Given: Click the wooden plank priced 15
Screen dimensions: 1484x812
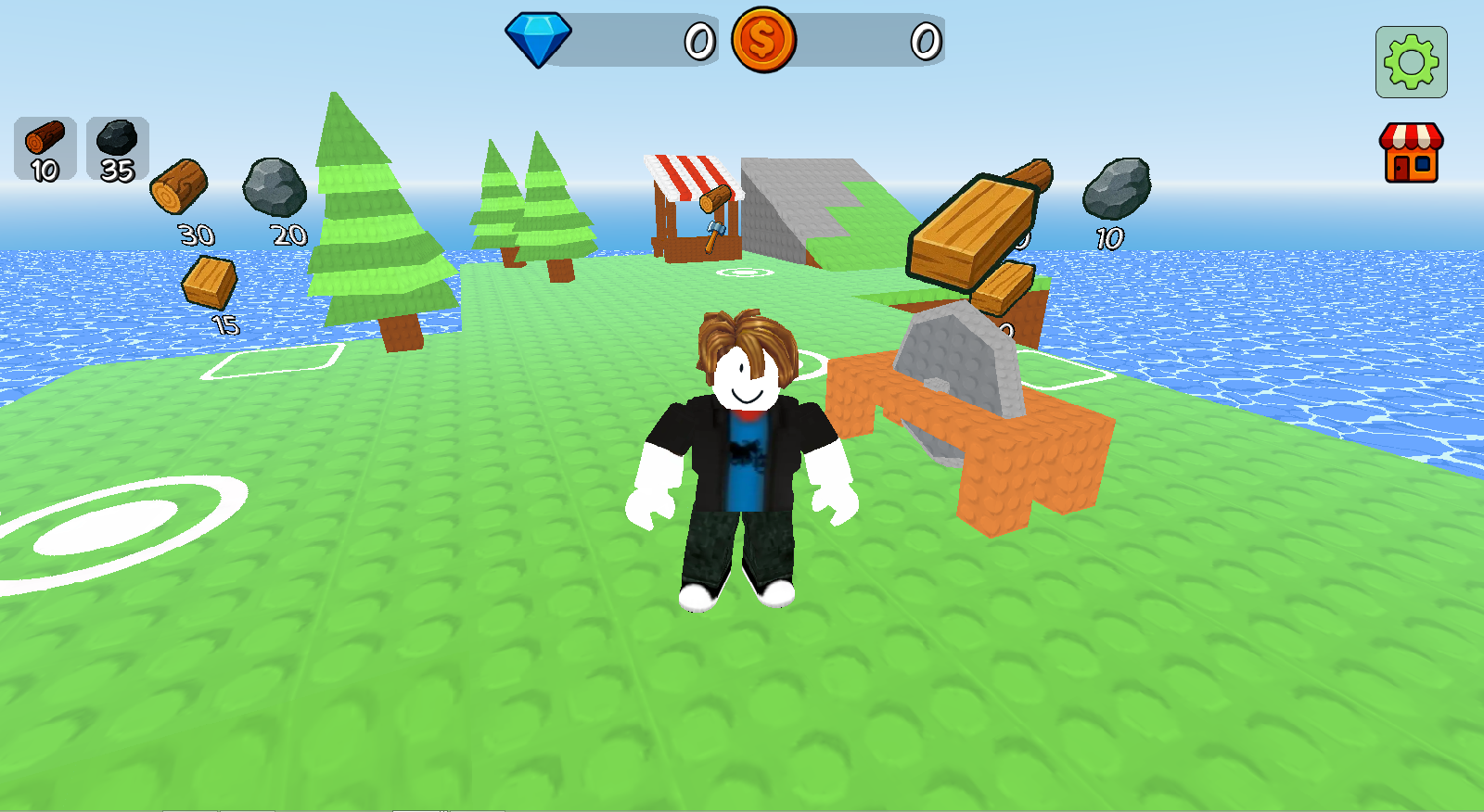Looking at the screenshot, I should 210,283.
